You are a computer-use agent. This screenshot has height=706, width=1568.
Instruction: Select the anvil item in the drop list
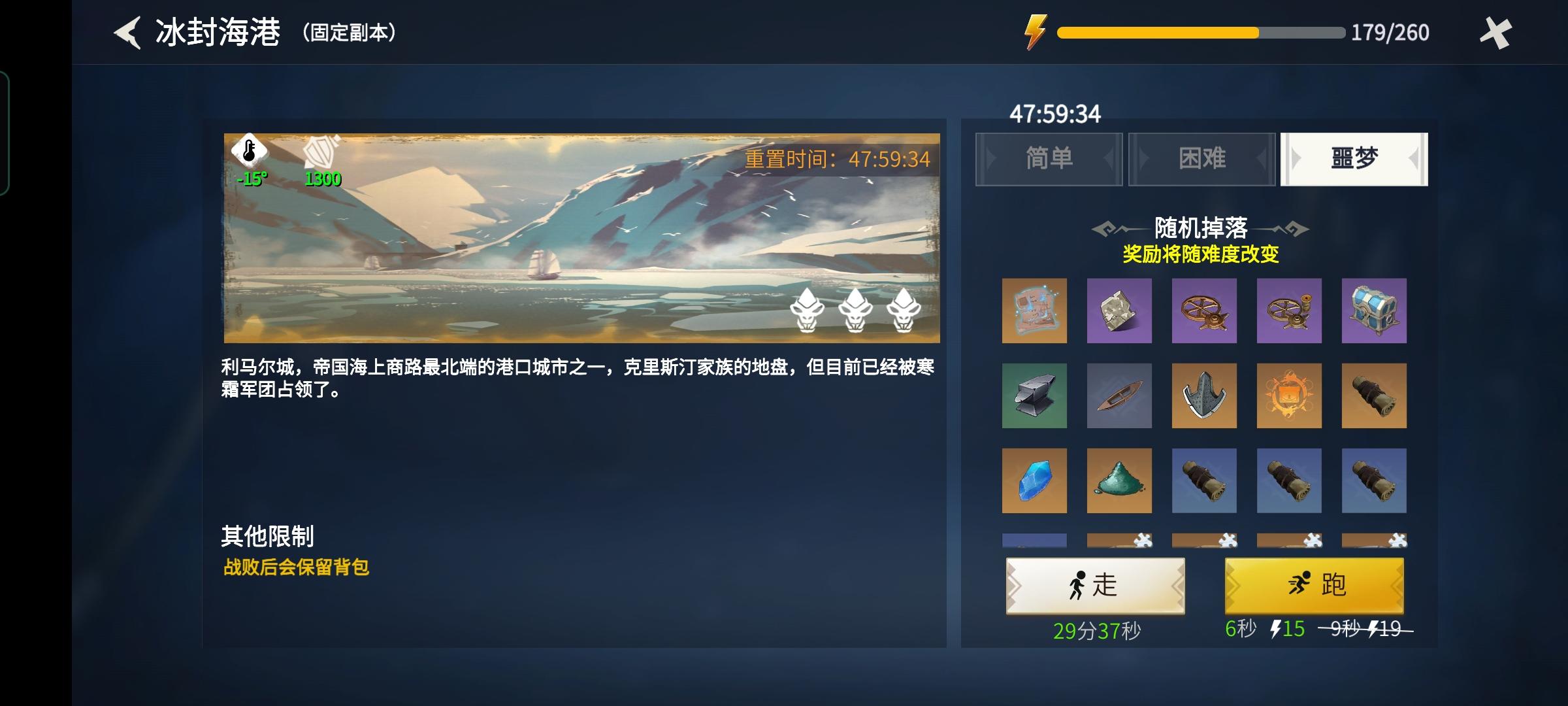click(x=1034, y=396)
